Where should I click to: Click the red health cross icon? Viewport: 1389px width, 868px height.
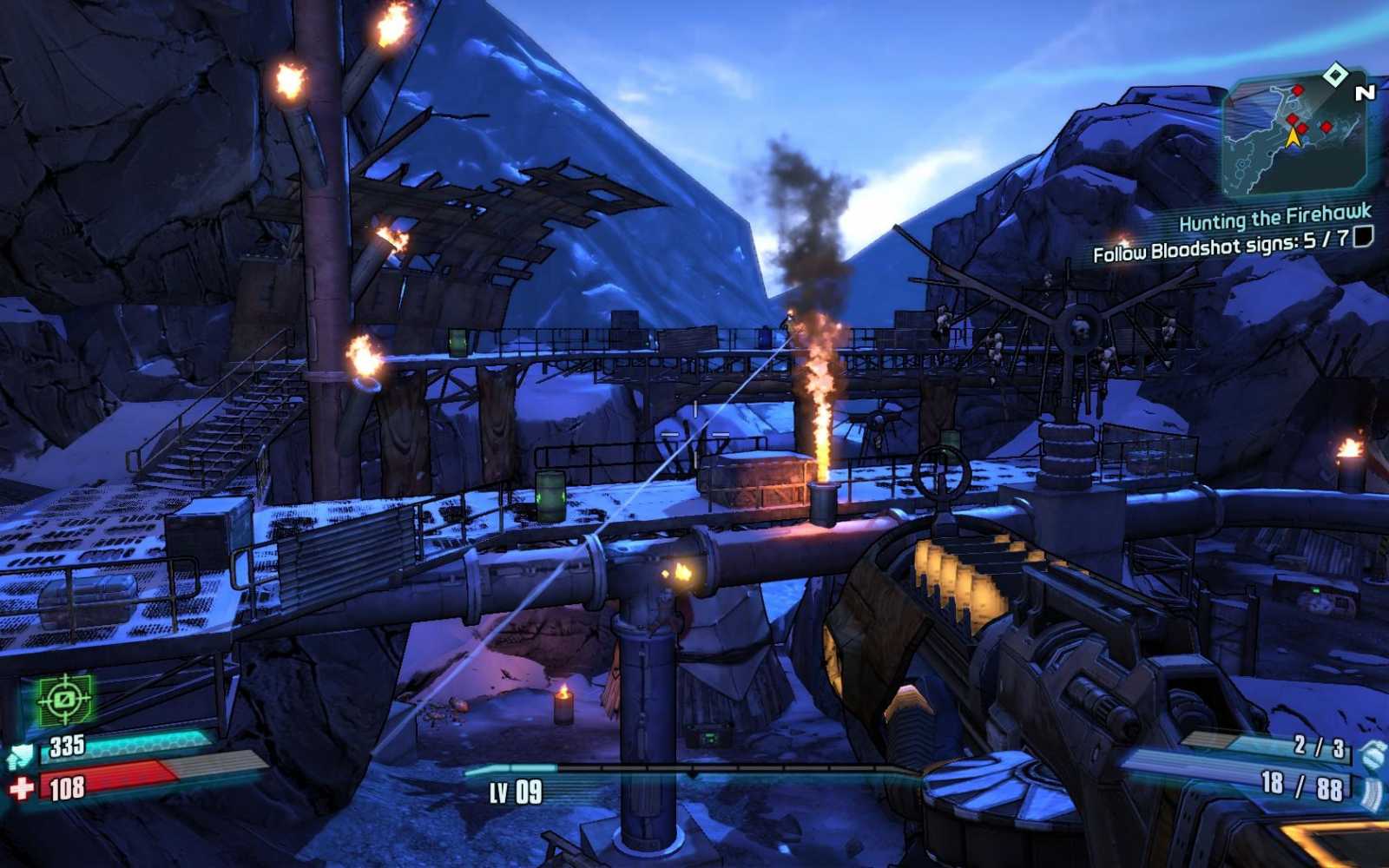(20, 788)
